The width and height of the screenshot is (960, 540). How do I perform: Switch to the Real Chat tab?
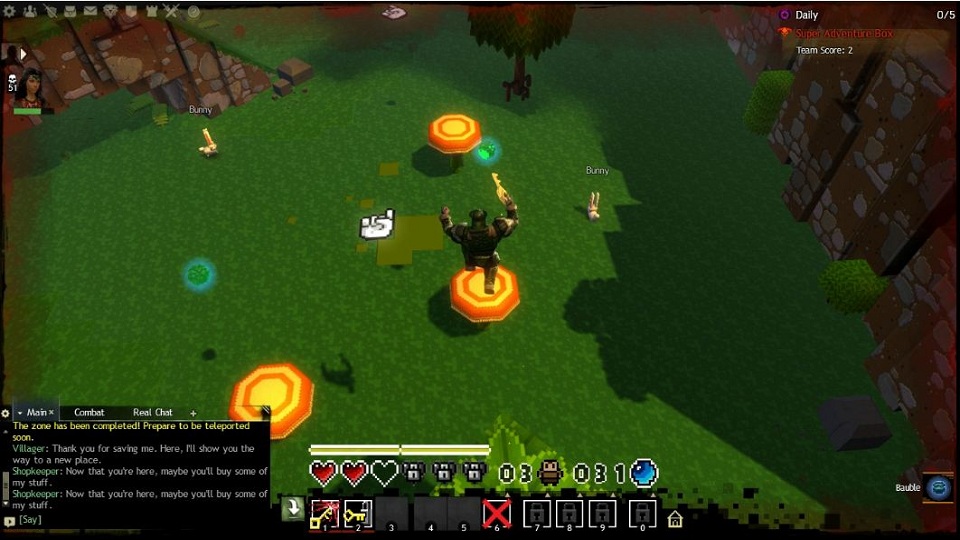[153, 412]
